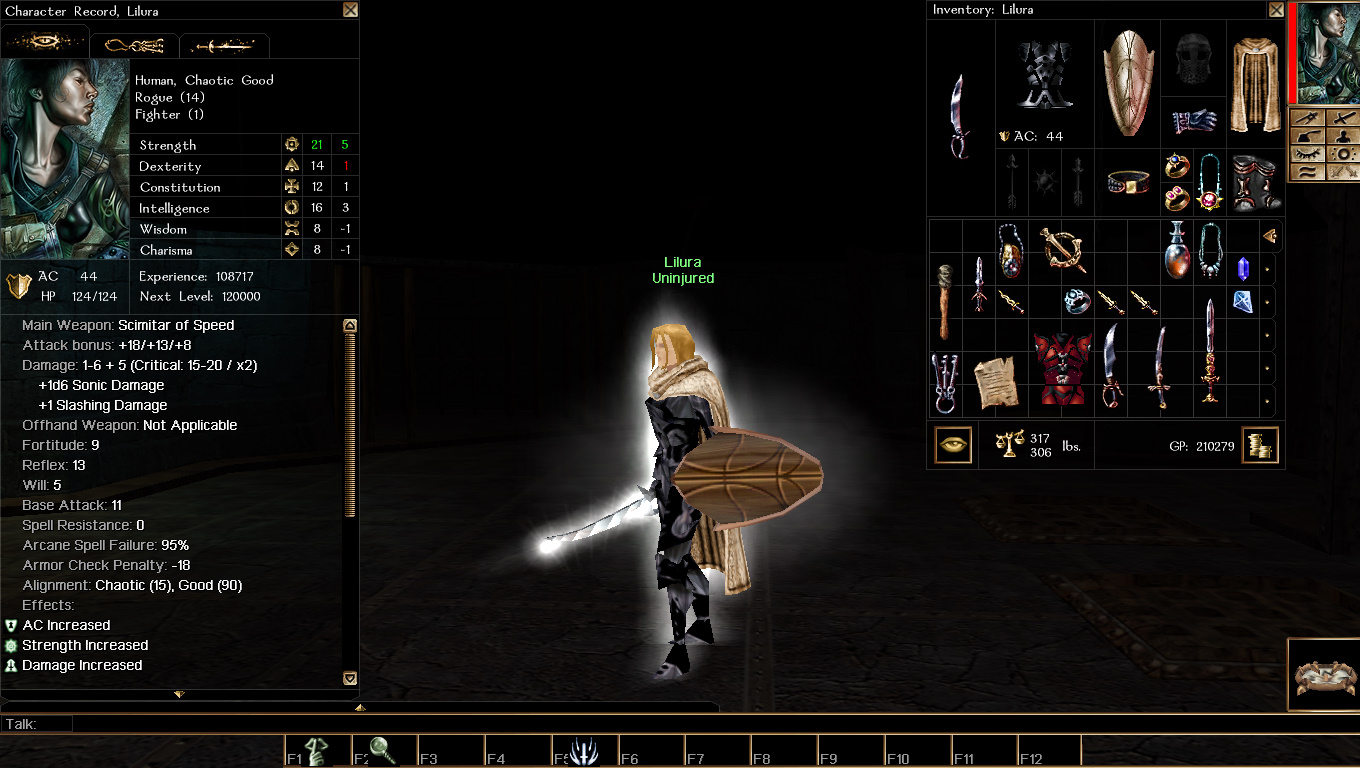
Task: Click the gold coins icon beside GP total
Action: click(x=1260, y=445)
